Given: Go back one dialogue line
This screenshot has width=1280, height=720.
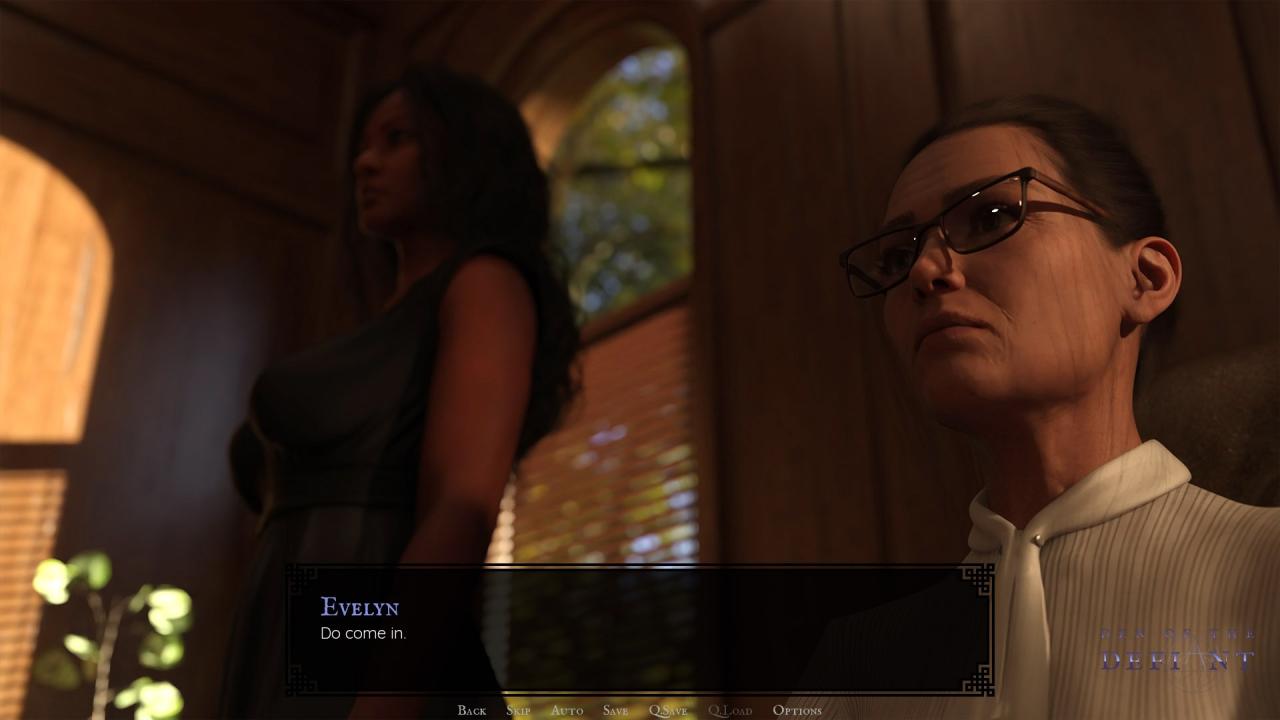Looking at the screenshot, I should tap(471, 710).
